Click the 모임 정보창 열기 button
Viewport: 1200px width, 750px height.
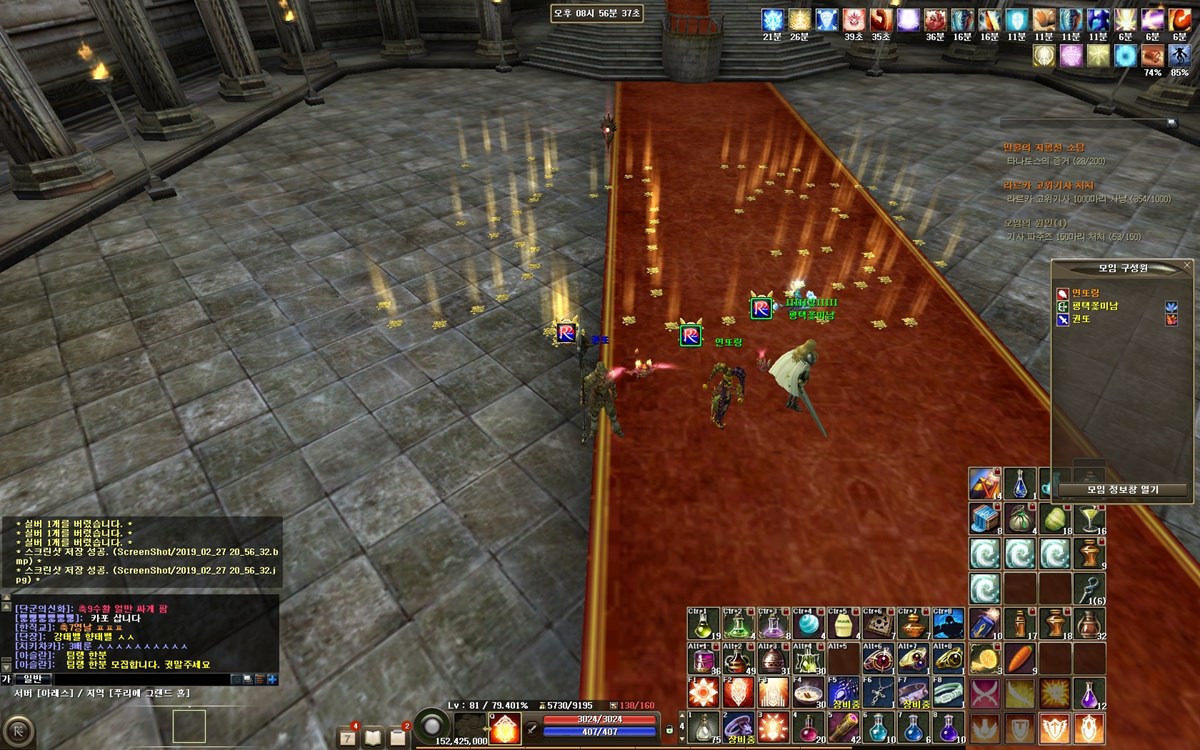pyautogui.click(x=1122, y=490)
